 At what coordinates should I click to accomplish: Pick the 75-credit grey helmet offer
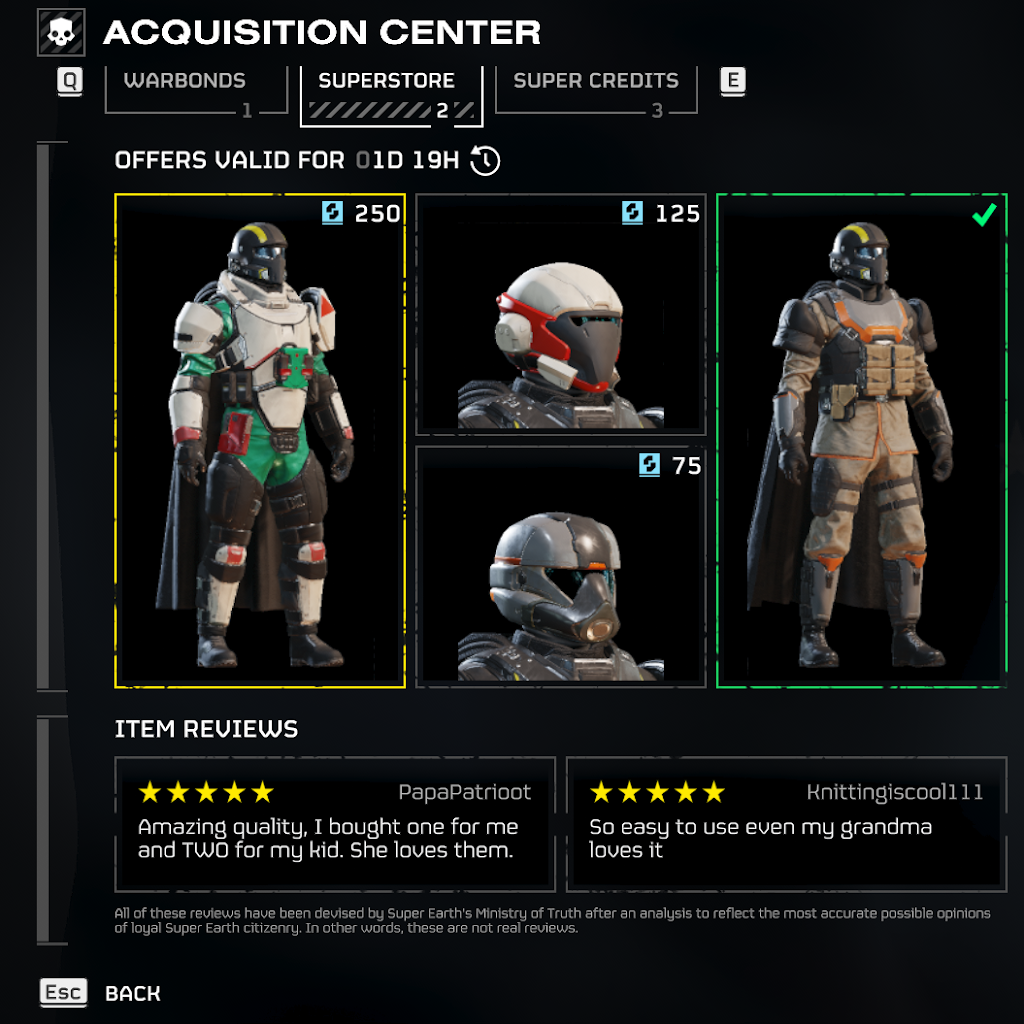click(560, 565)
